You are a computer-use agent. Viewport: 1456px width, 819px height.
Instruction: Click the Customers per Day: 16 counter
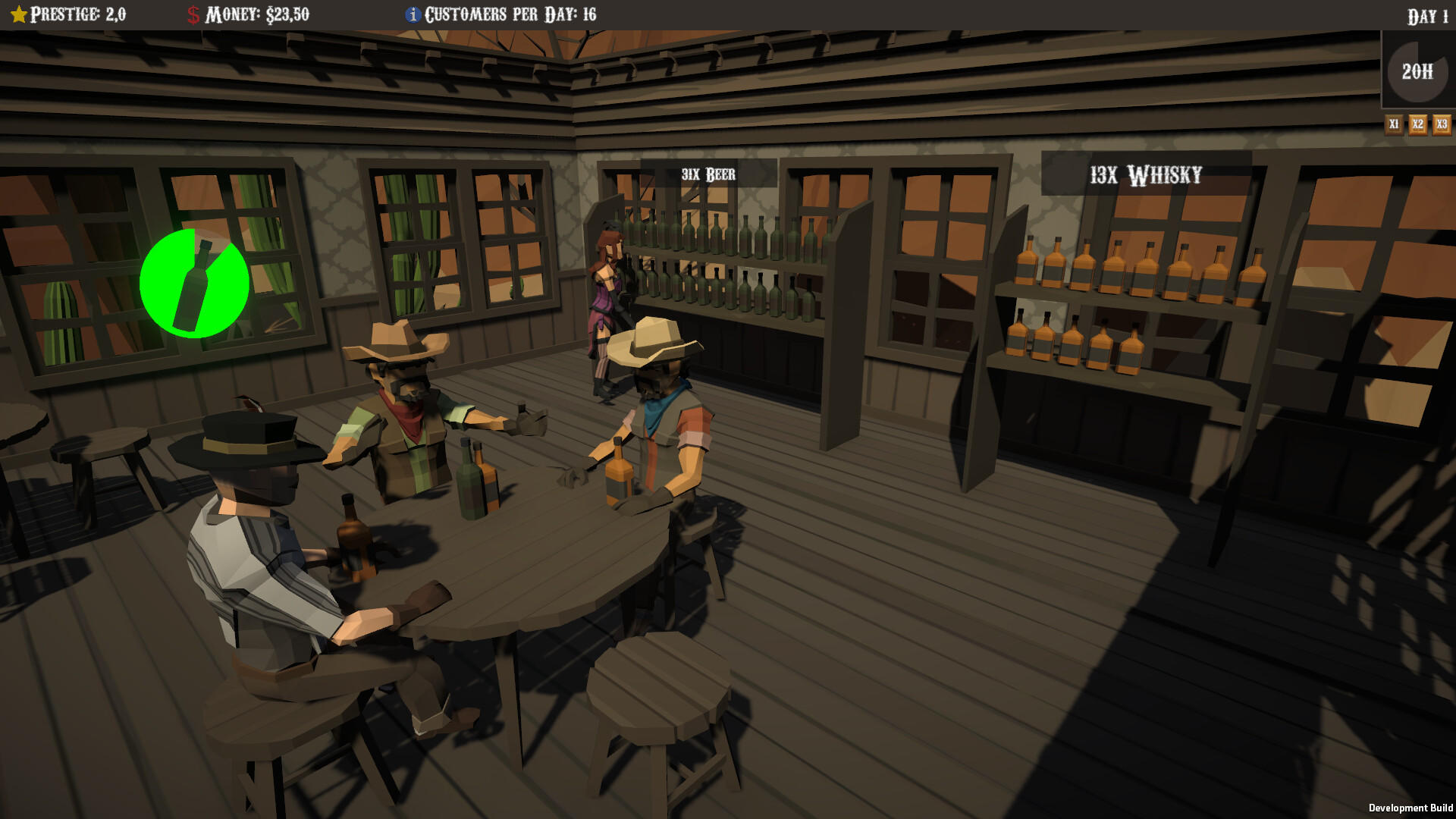coord(510,13)
